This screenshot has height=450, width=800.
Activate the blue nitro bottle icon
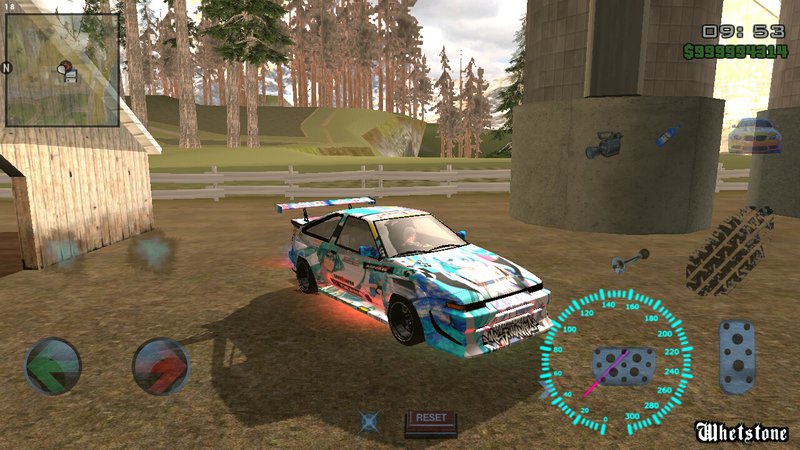click(x=667, y=135)
